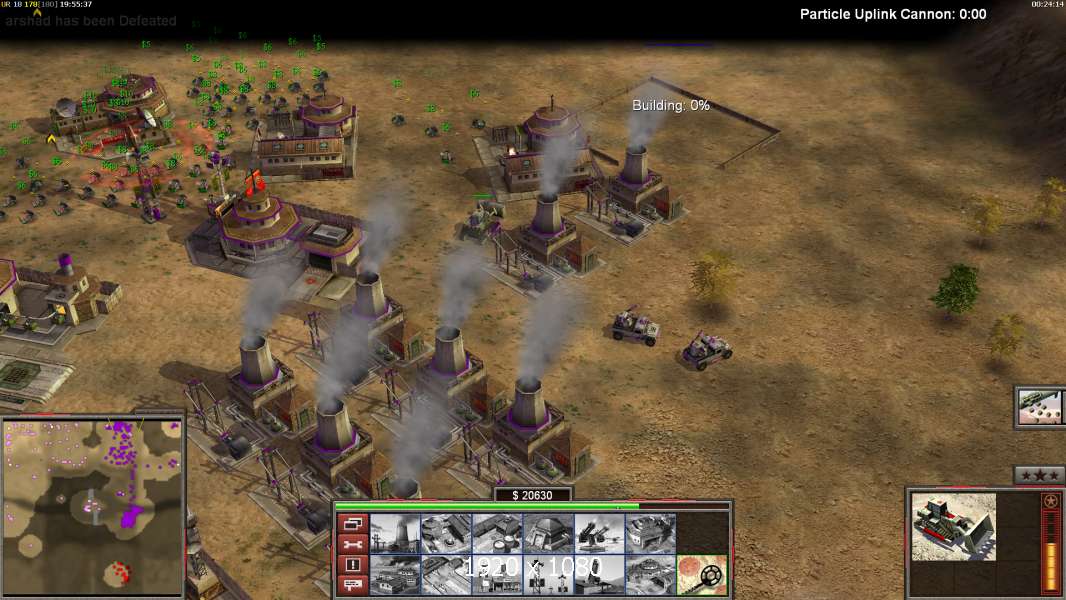Click the overlapping windows button
Image resolution: width=1066 pixels, height=600 pixels.
(x=352, y=524)
